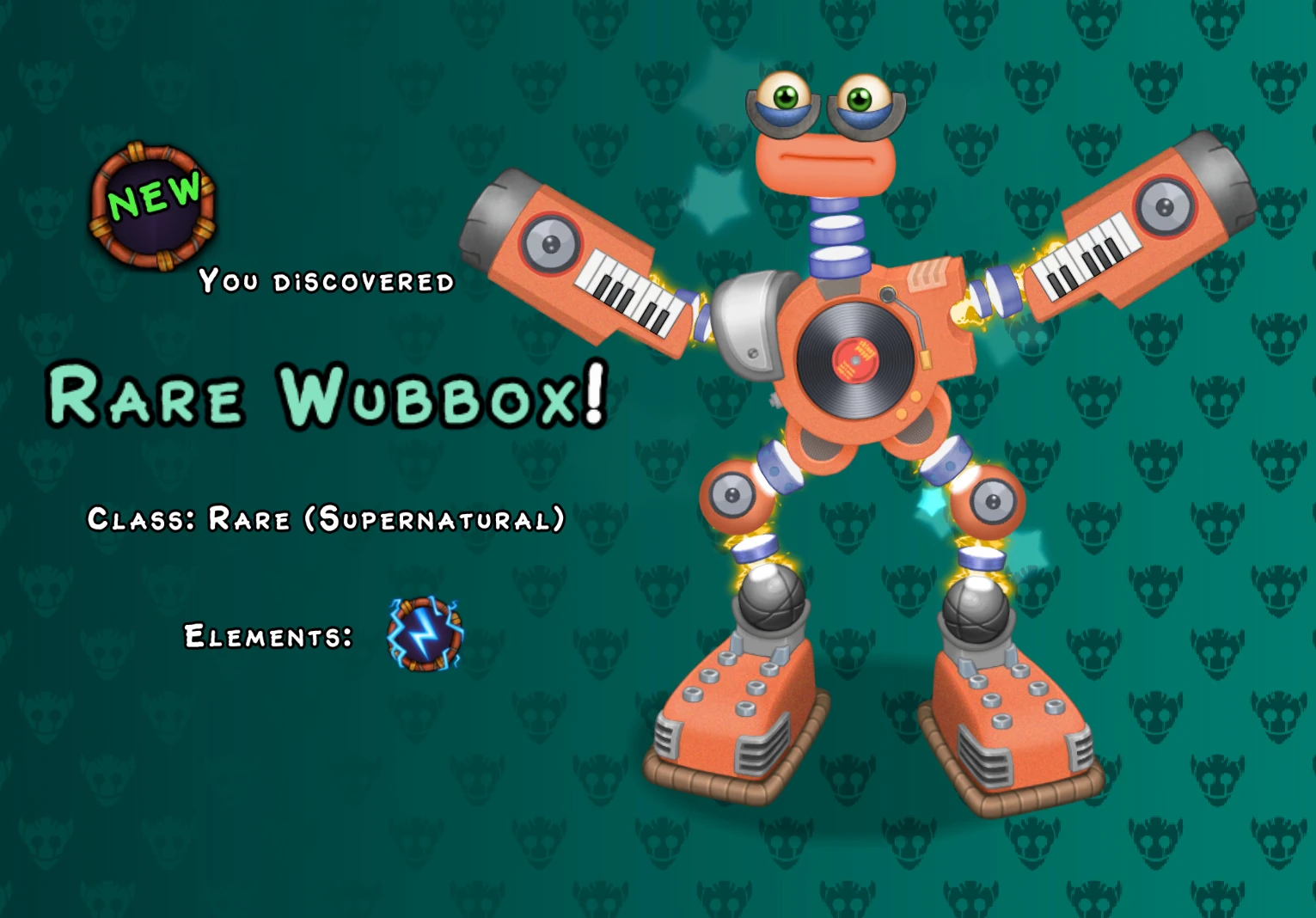The height and width of the screenshot is (918, 1316).
Task: Click the Class: Rare (Supernatural) text
Action: 325,517
